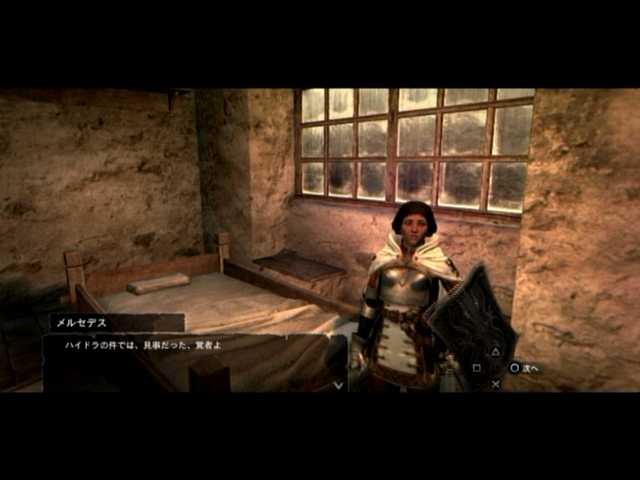
Task: Click the dialogue advance arrow chevron
Action: (338, 383)
